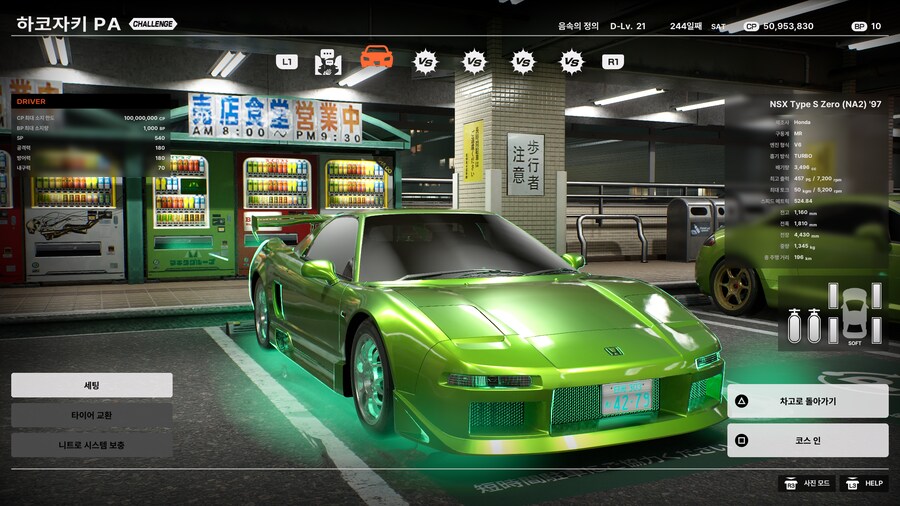Open 사진 모드 photo mode
Viewport: 900px width, 506px height.
806,483
